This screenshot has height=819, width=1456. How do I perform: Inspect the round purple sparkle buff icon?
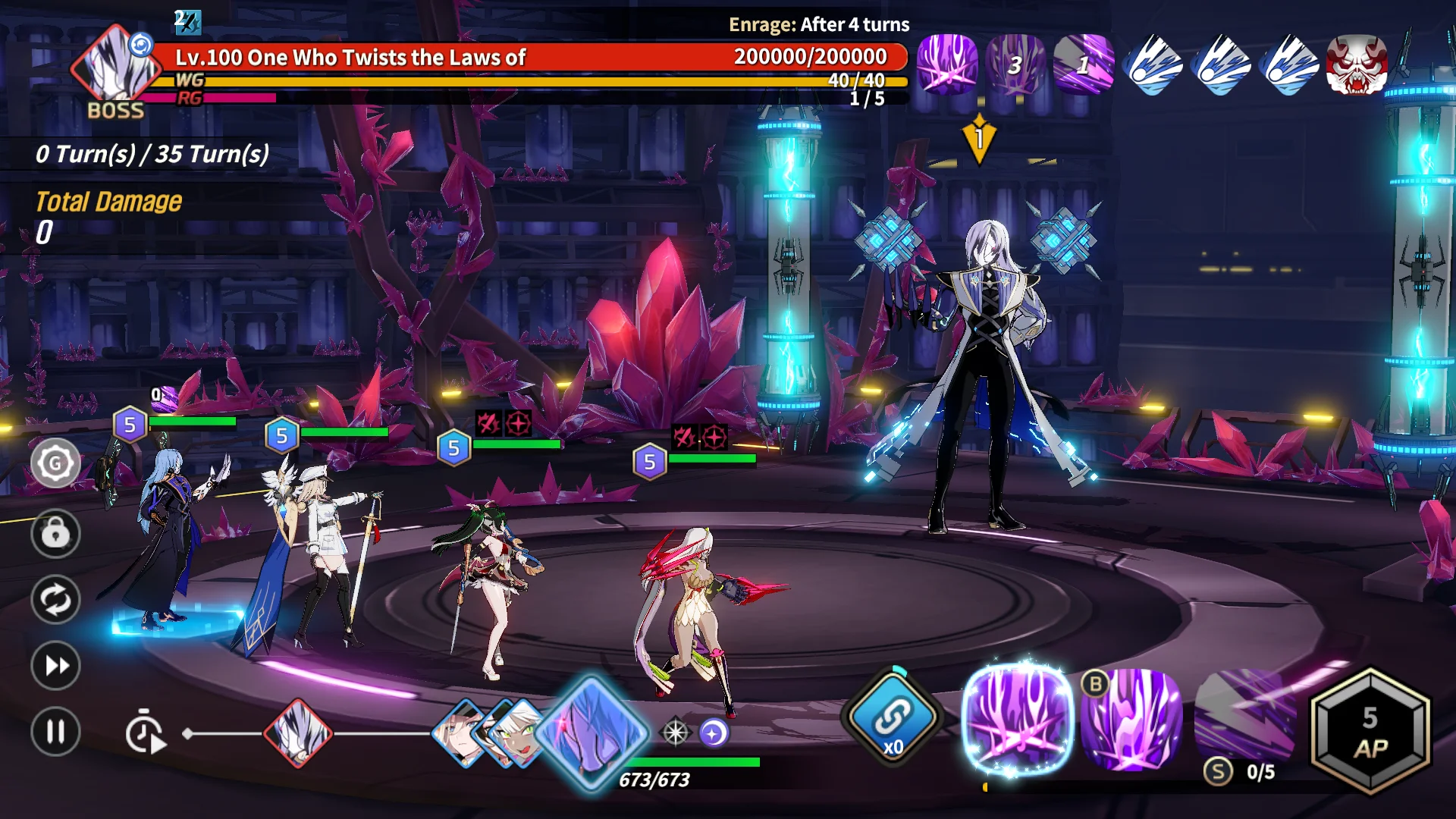pos(714,733)
